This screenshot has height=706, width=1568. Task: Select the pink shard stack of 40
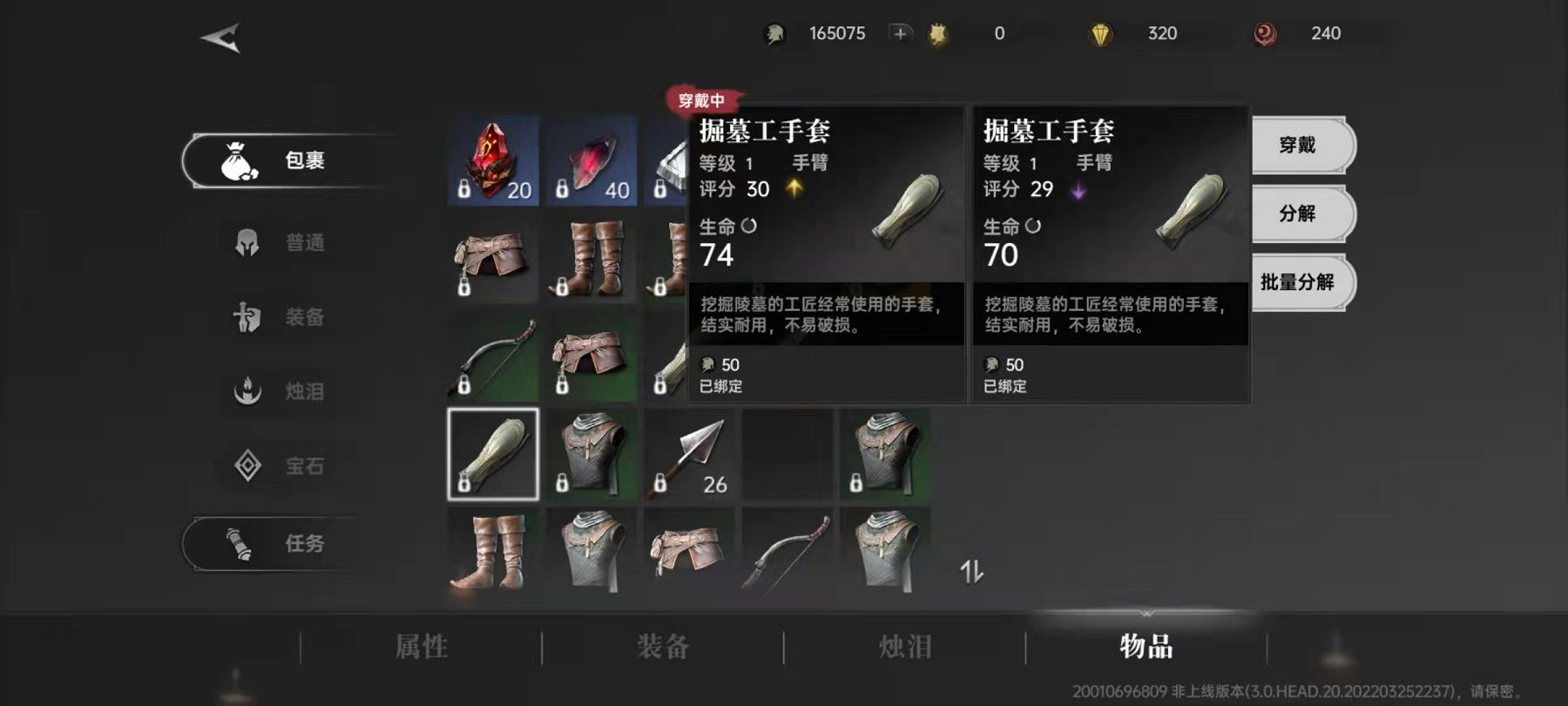tap(591, 161)
